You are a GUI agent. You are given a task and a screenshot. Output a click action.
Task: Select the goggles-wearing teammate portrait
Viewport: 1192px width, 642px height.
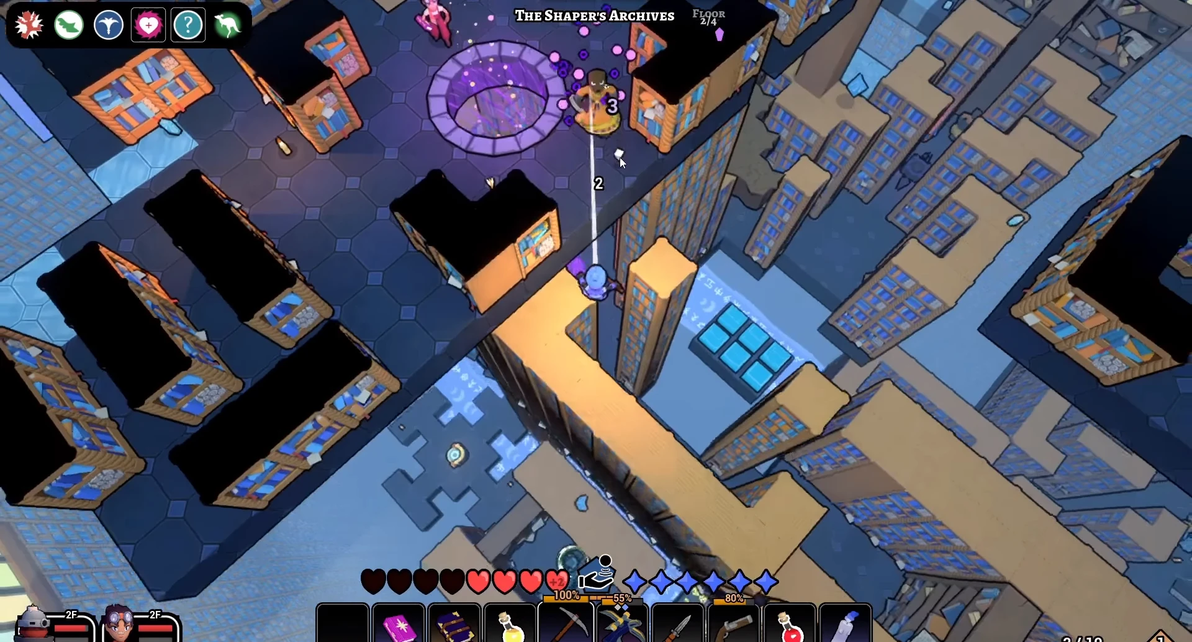pyautogui.click(x=118, y=625)
